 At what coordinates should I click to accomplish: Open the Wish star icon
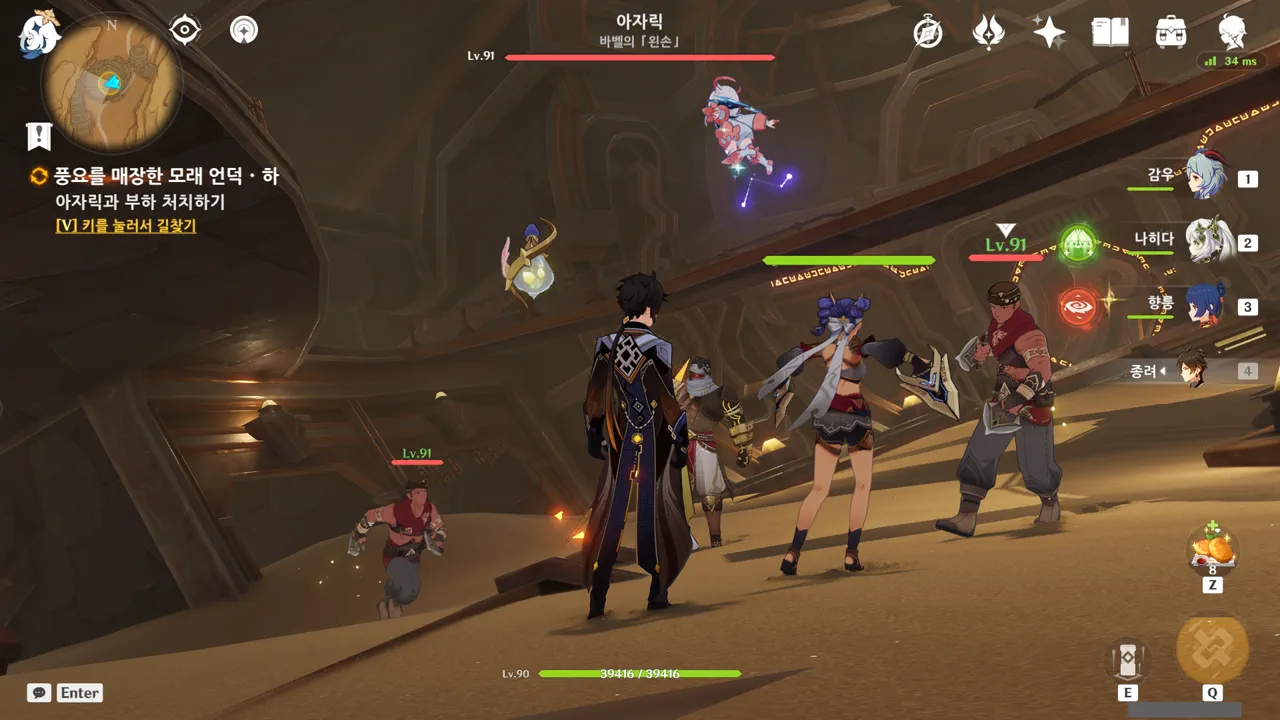click(1049, 32)
